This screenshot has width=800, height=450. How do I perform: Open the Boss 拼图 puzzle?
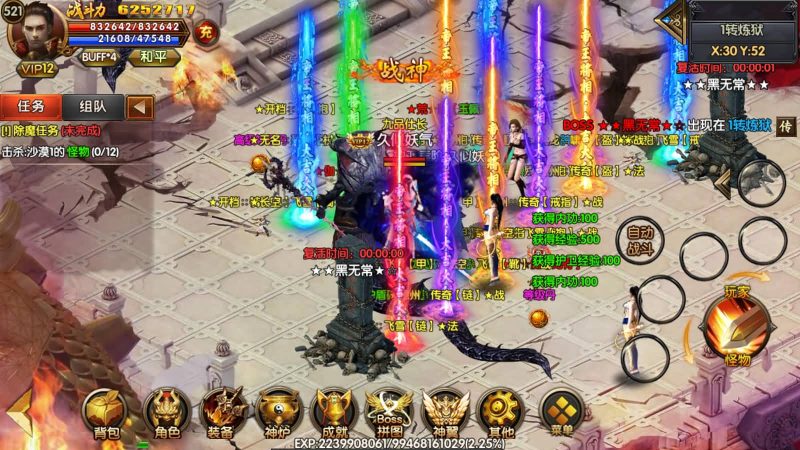click(388, 411)
